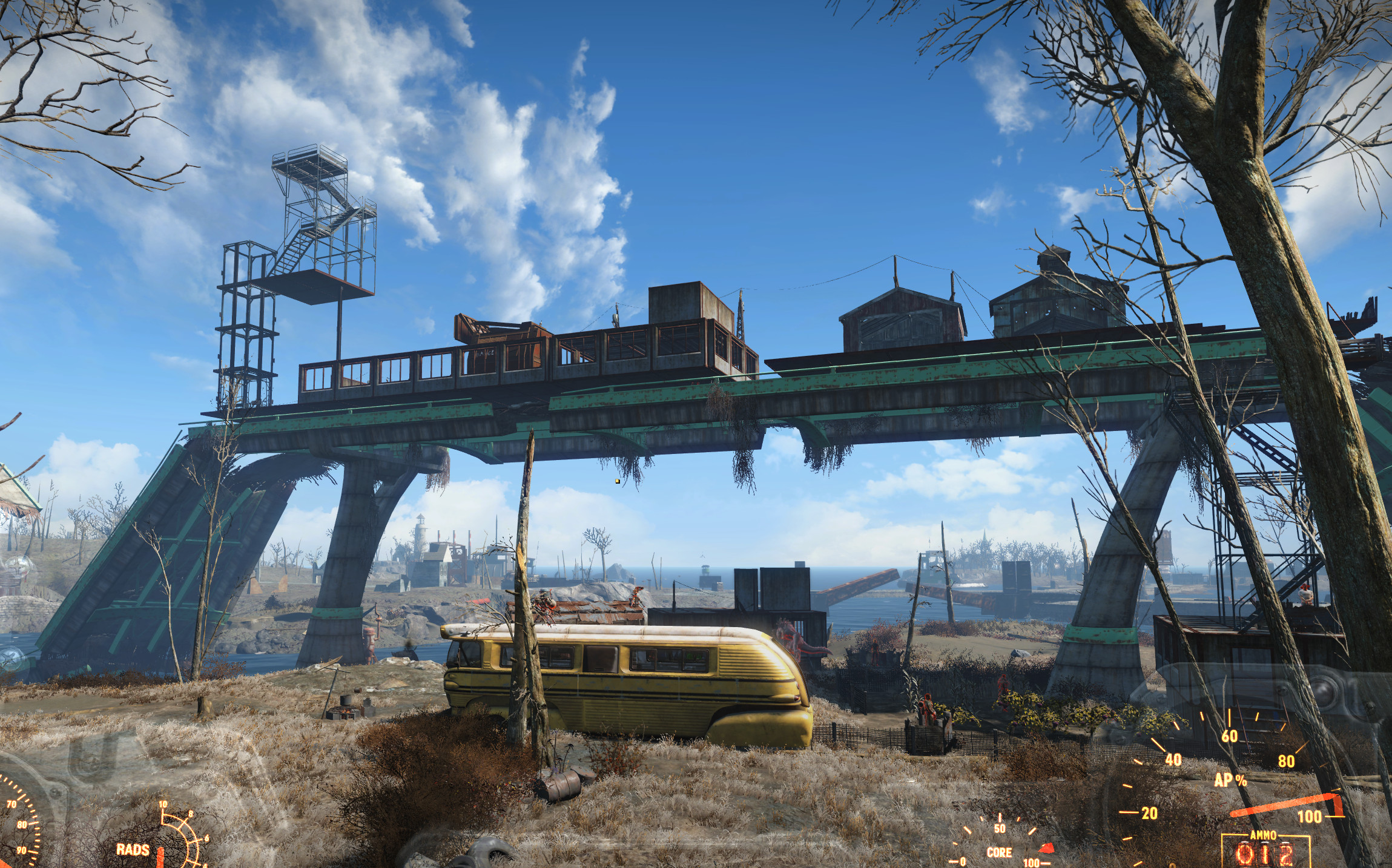The height and width of the screenshot is (868, 1392).
Task: Click the 50 marker above CORE
Action: pyautogui.click(x=999, y=828)
